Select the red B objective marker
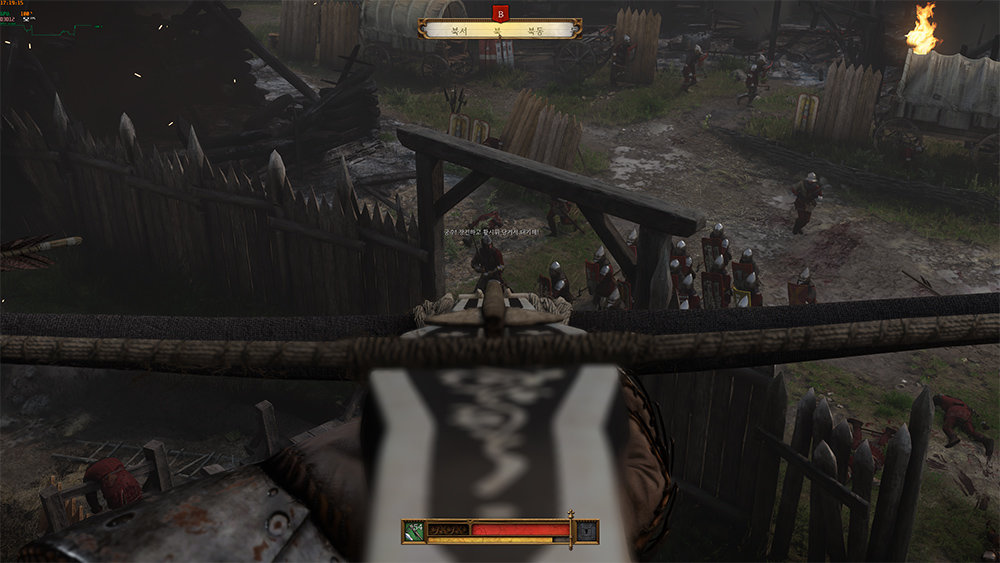Viewport: 1000px width, 563px height. [501, 12]
